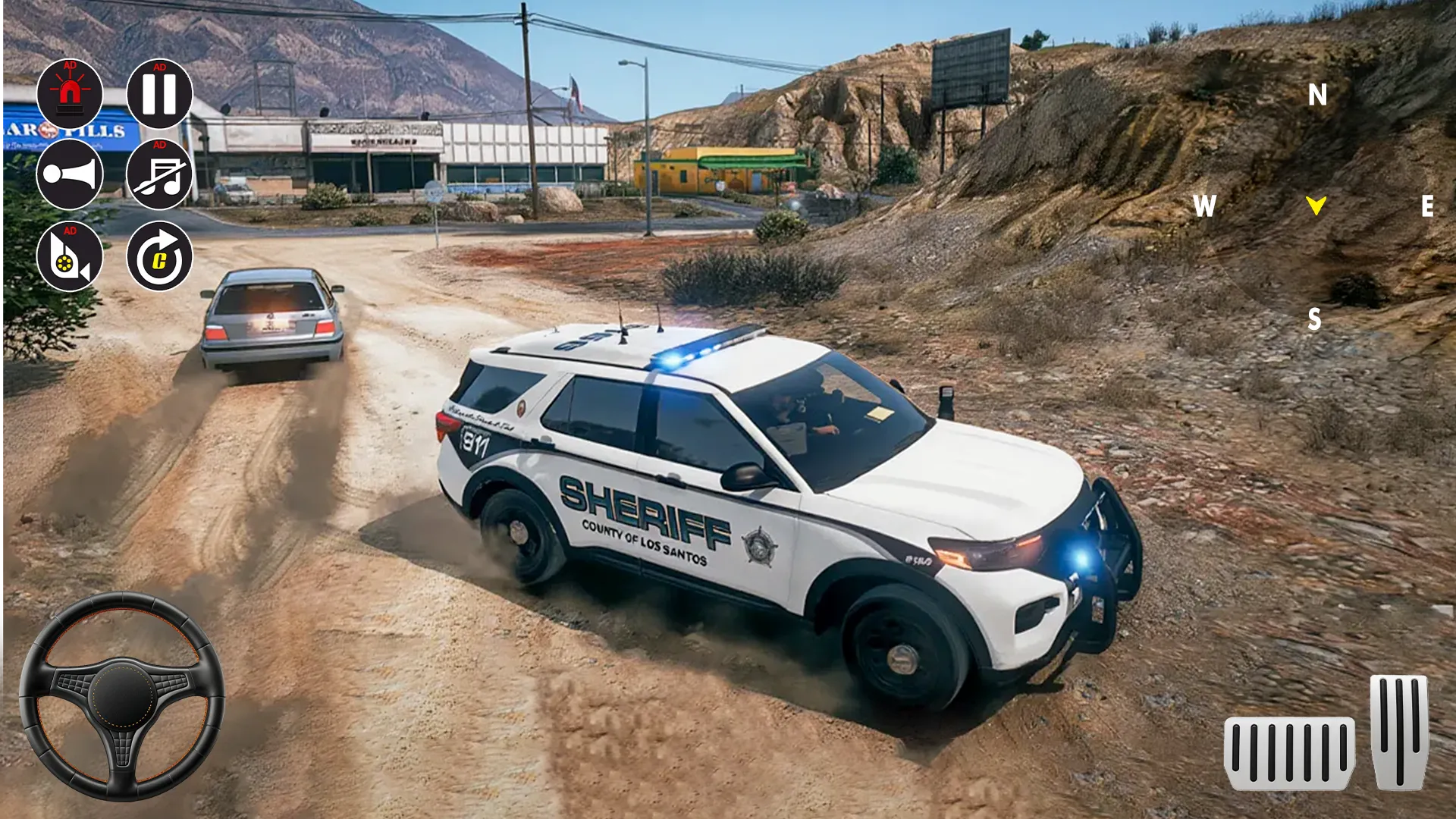This screenshot has height=819, width=1456.
Task: Activate the police siren light button
Action: click(x=70, y=94)
